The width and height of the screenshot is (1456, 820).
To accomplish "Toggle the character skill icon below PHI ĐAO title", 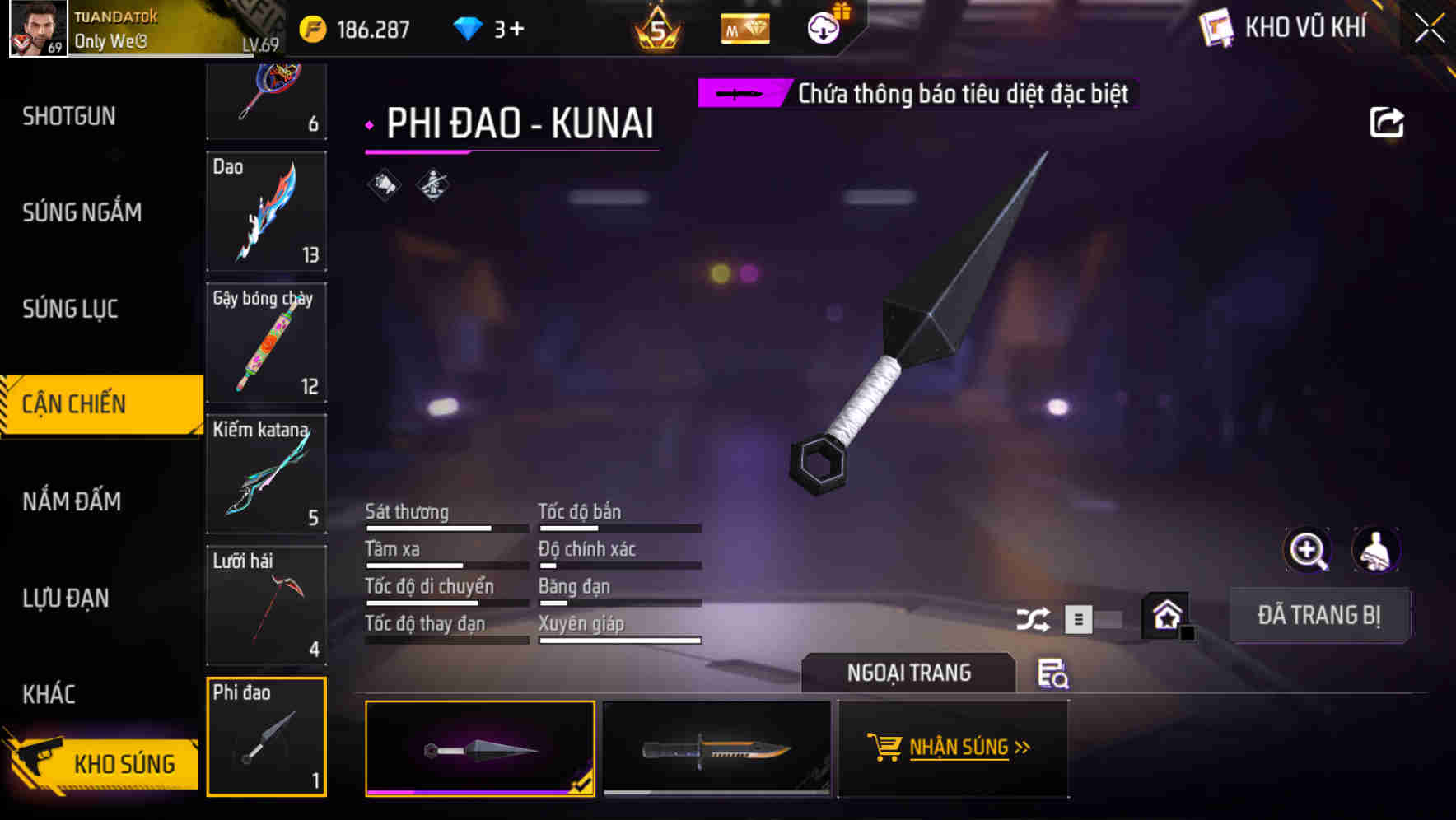I will tap(432, 184).
